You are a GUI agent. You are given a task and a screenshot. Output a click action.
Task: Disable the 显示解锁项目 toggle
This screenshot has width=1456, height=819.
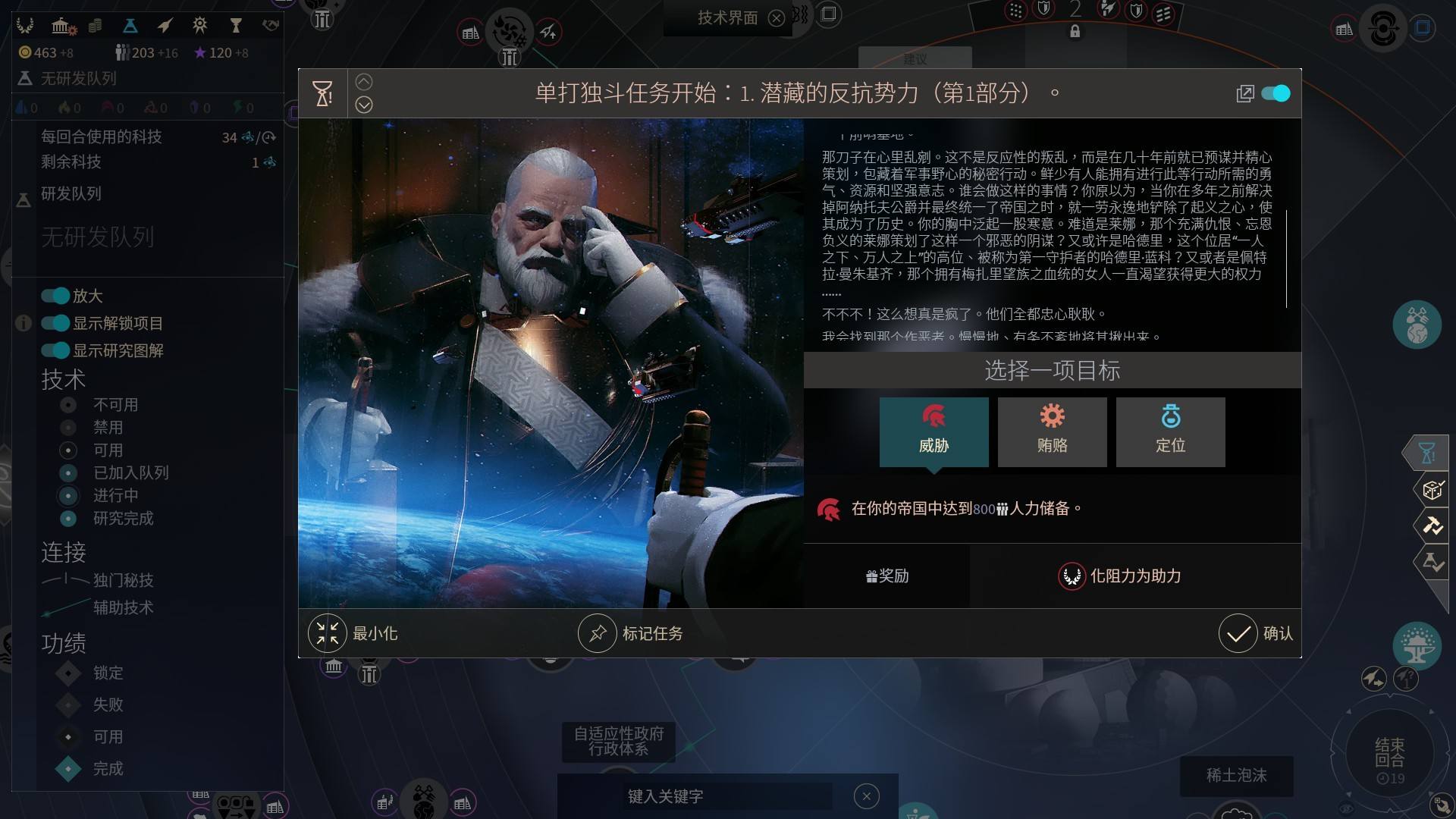[54, 323]
